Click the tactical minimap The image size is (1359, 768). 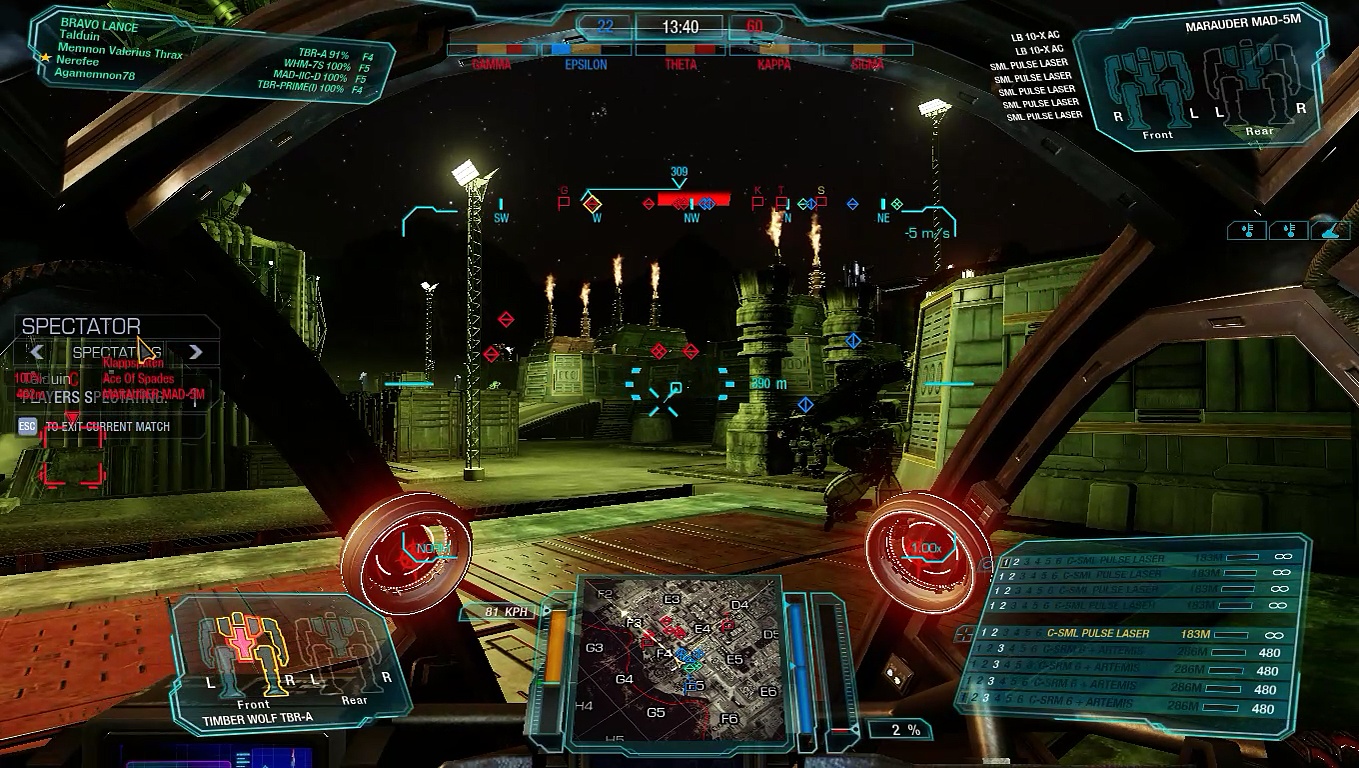pos(680,660)
